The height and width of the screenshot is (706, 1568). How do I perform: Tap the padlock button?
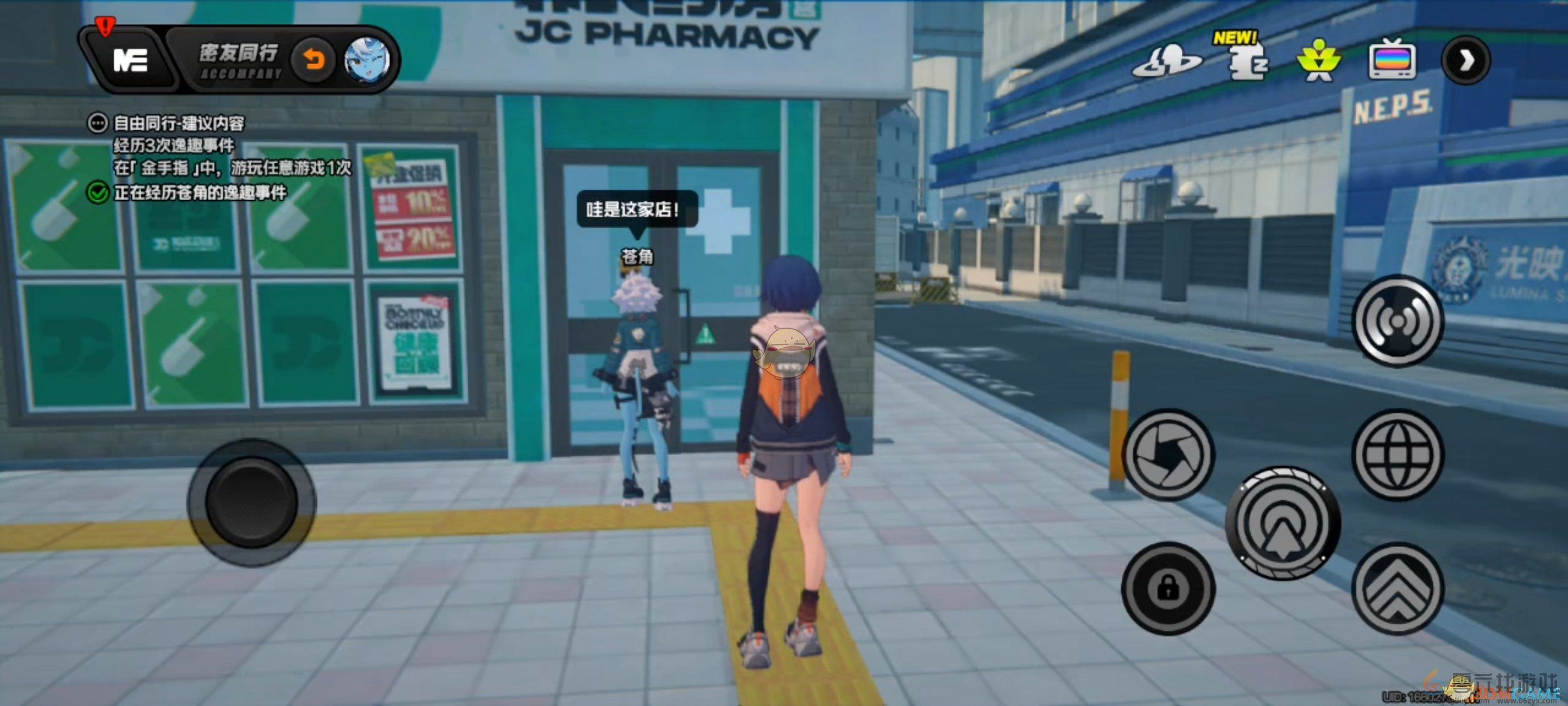(1168, 588)
